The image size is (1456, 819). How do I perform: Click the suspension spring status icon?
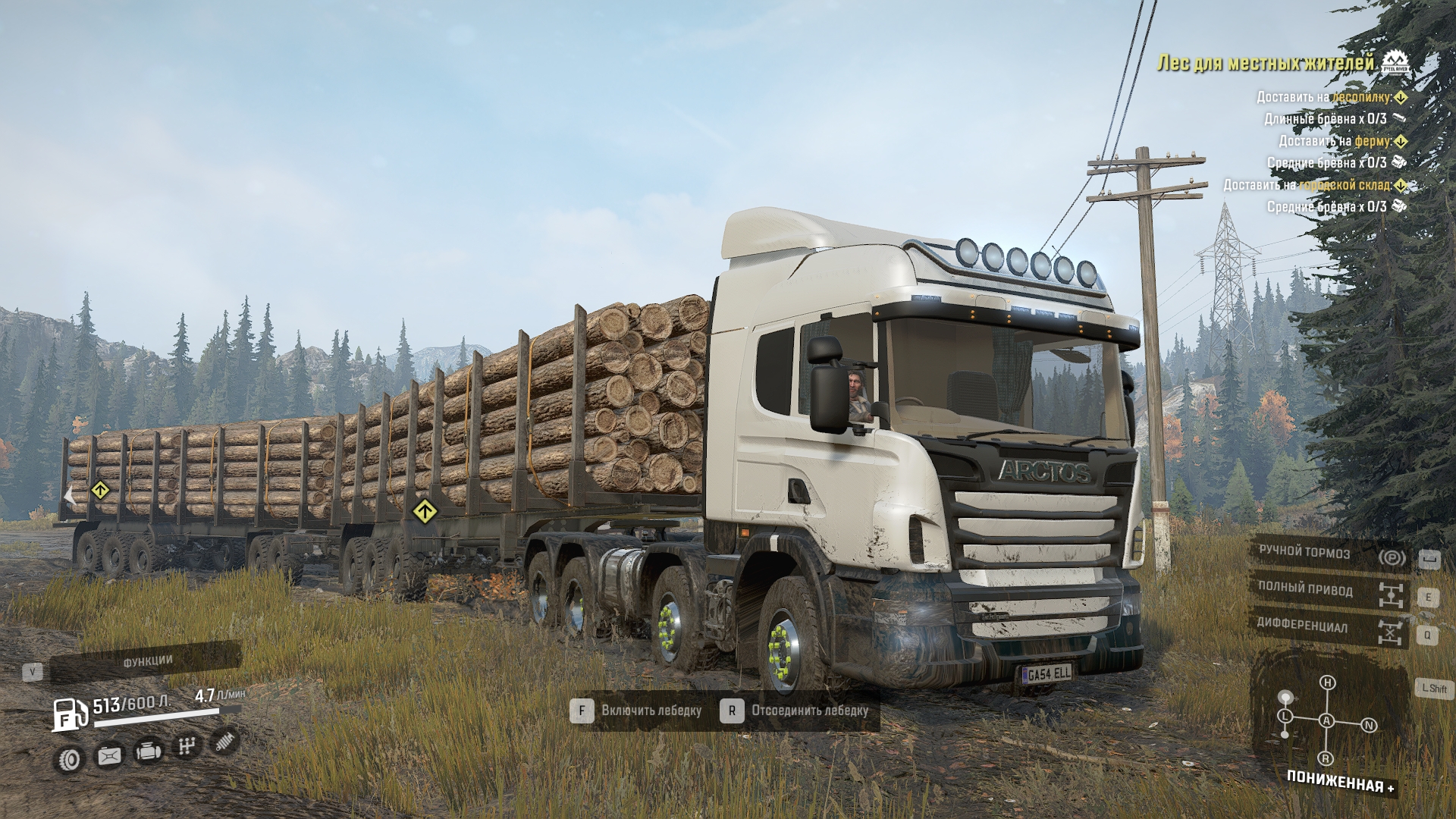click(224, 741)
